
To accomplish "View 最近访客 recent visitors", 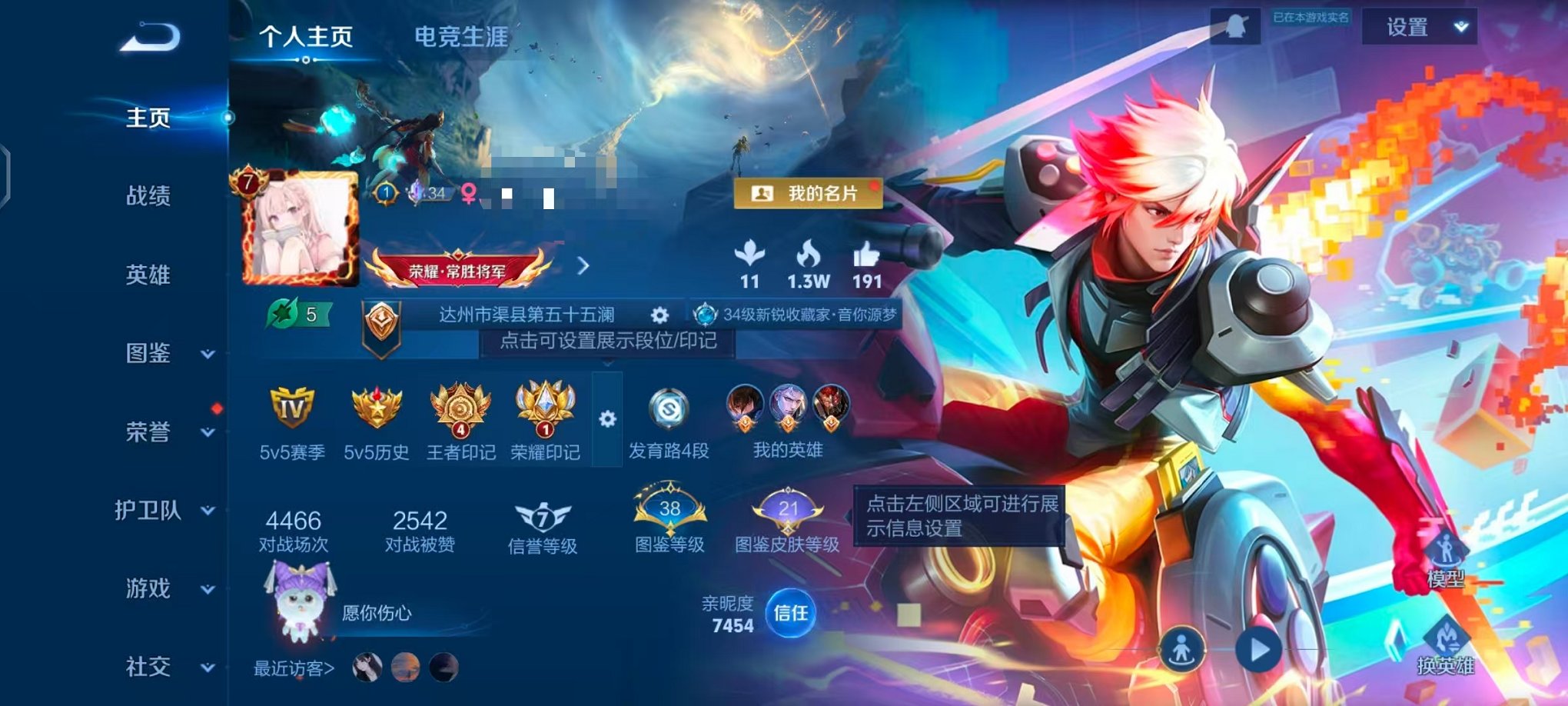I will tap(294, 669).
